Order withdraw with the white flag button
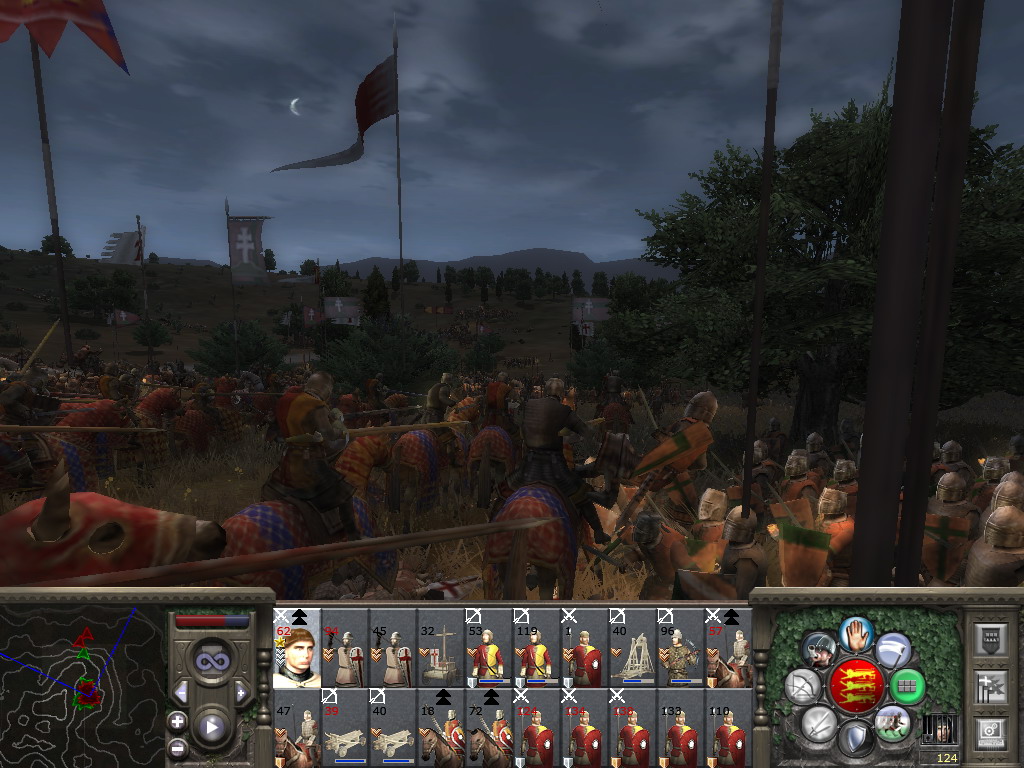 (893, 648)
